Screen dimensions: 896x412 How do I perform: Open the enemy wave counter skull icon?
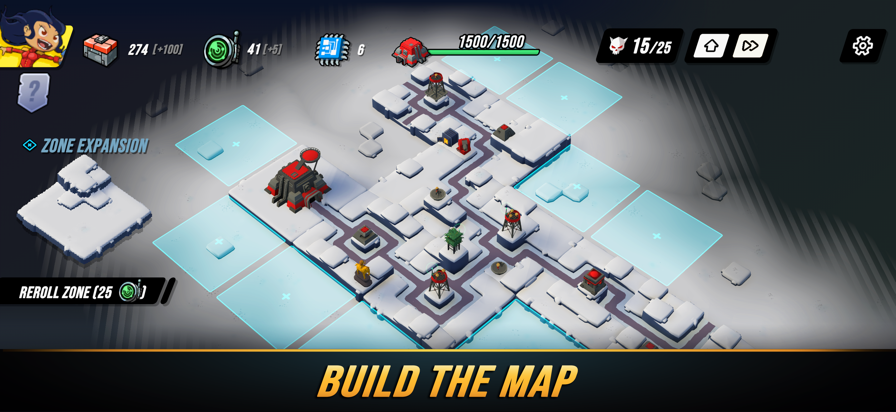click(x=617, y=46)
